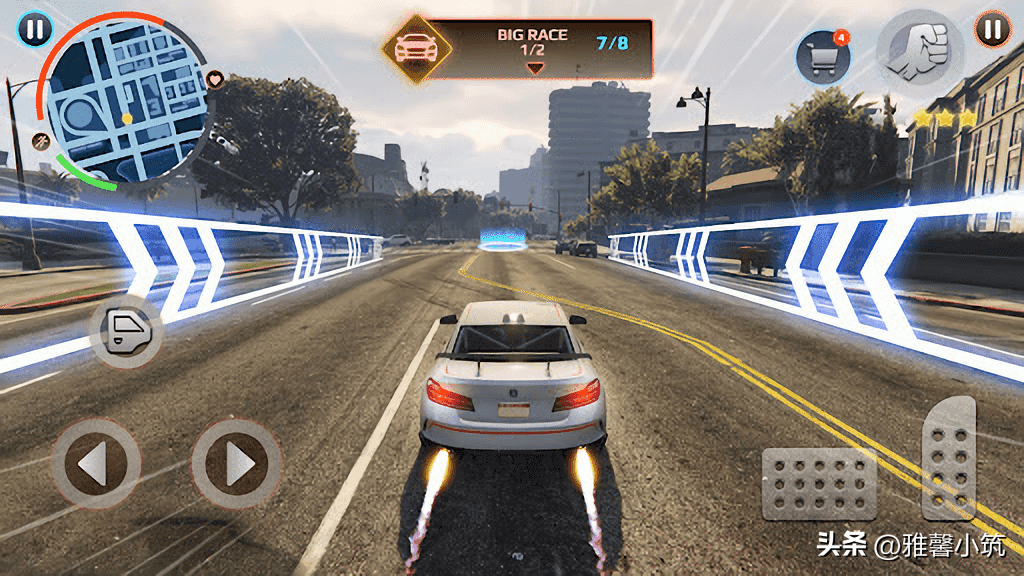Steer right with the right arrow button
The image size is (1024, 576).
237,463
